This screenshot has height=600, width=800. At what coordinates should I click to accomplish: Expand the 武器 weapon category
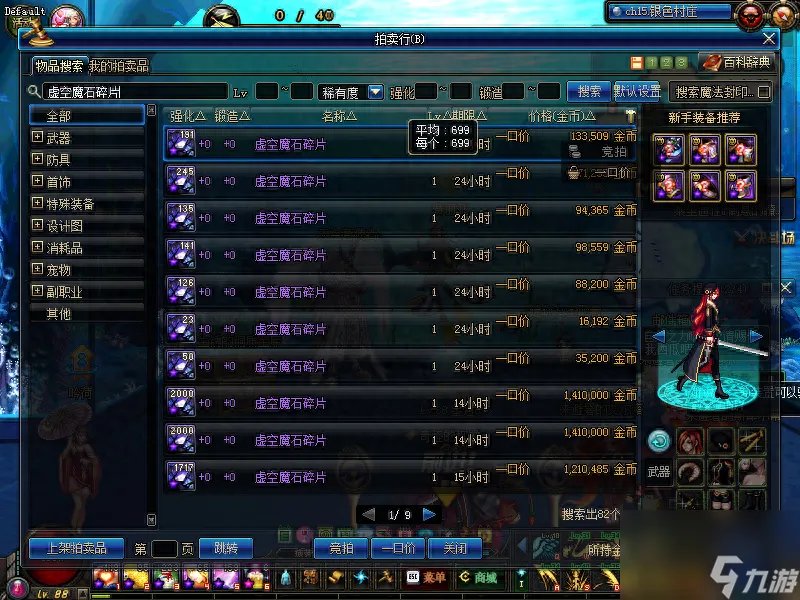[38, 138]
